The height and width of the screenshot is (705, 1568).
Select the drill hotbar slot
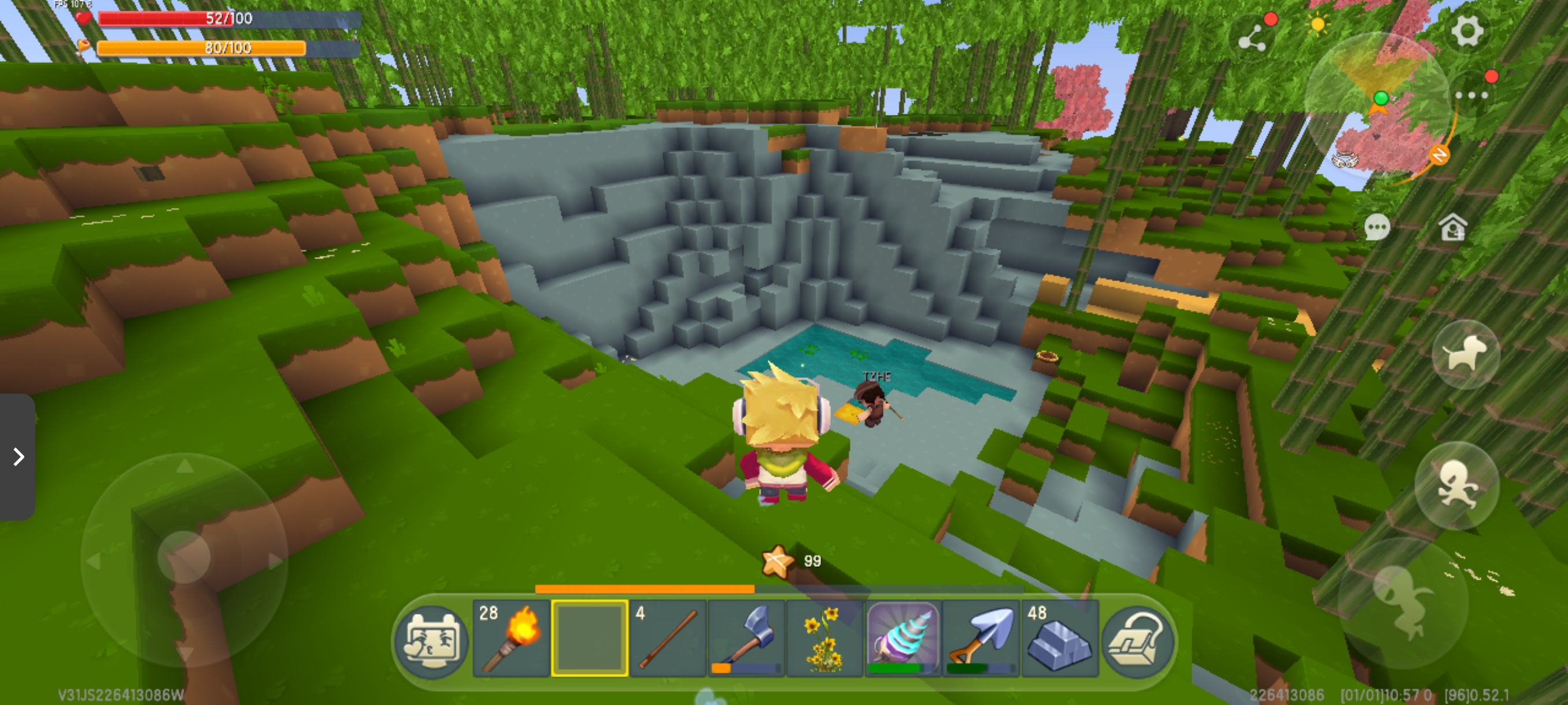(903, 639)
